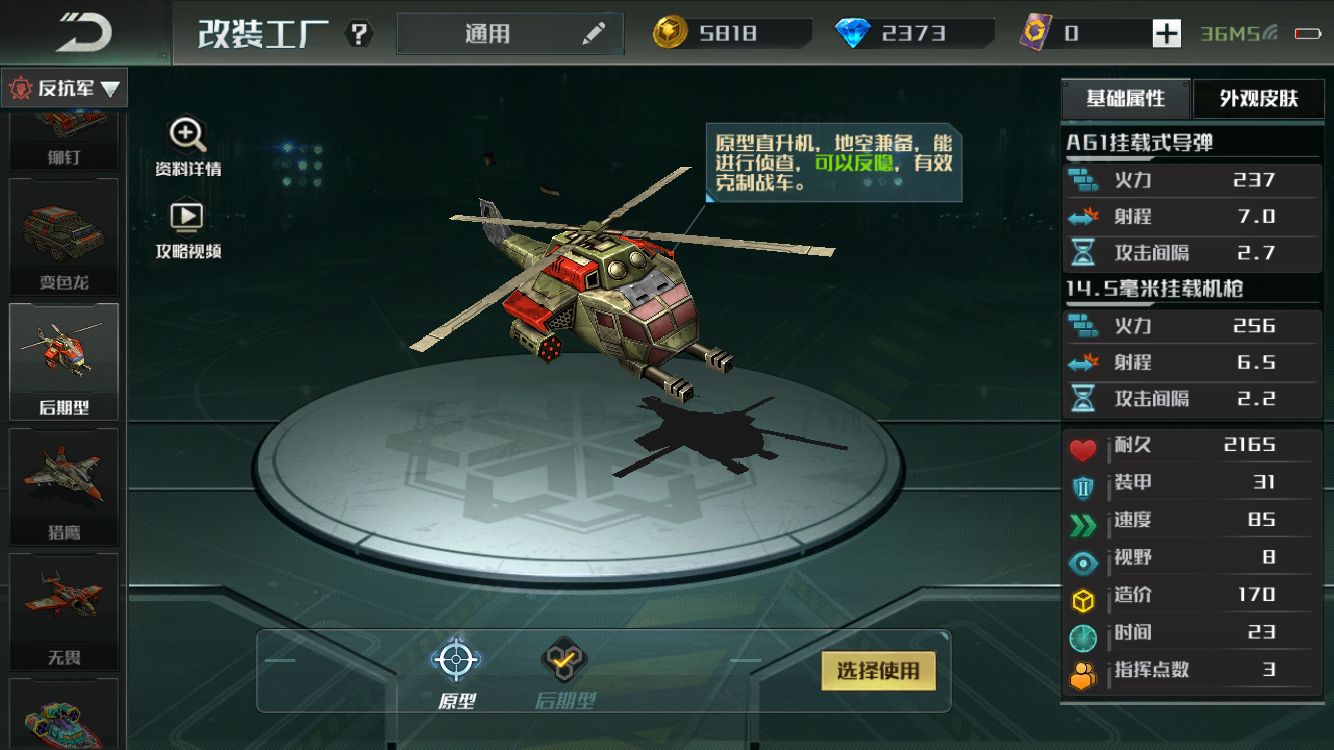
Task: Open the 外观皮肤 skins tab
Action: coord(1258,98)
